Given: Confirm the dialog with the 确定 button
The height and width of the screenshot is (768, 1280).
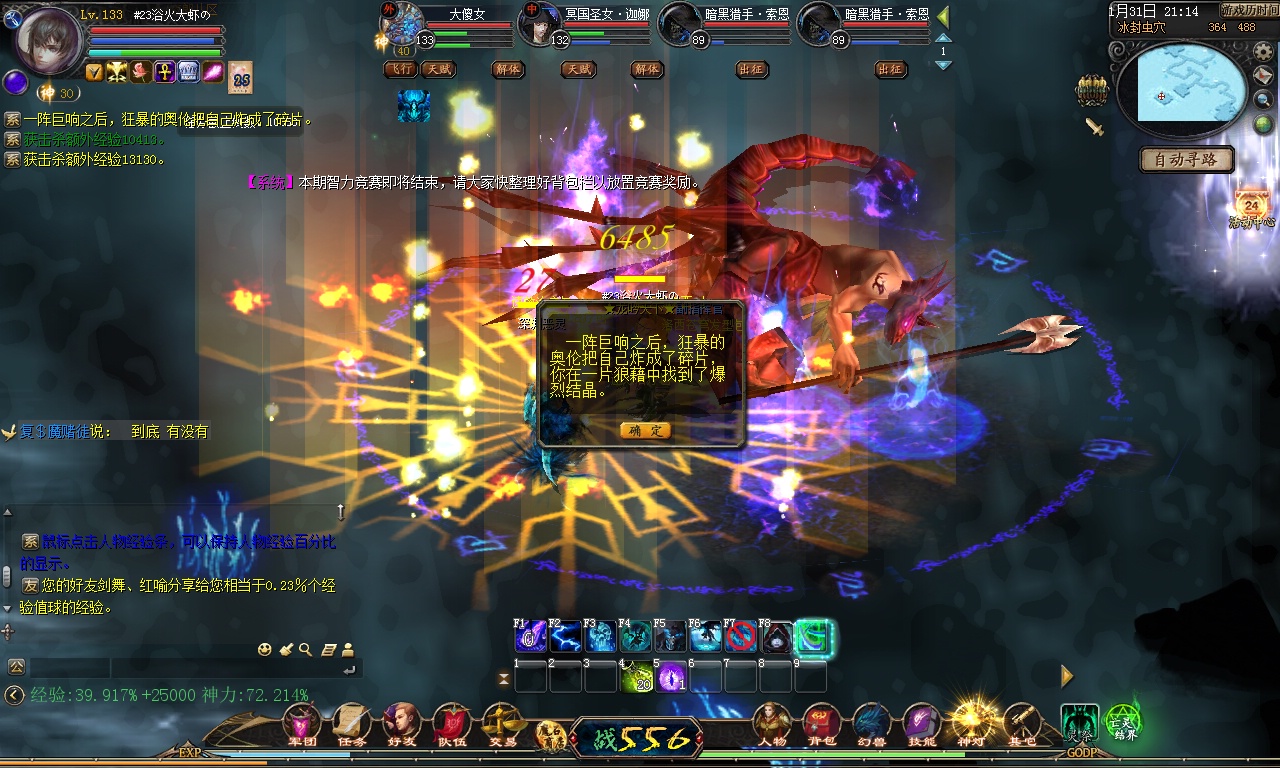Looking at the screenshot, I should pos(645,430).
